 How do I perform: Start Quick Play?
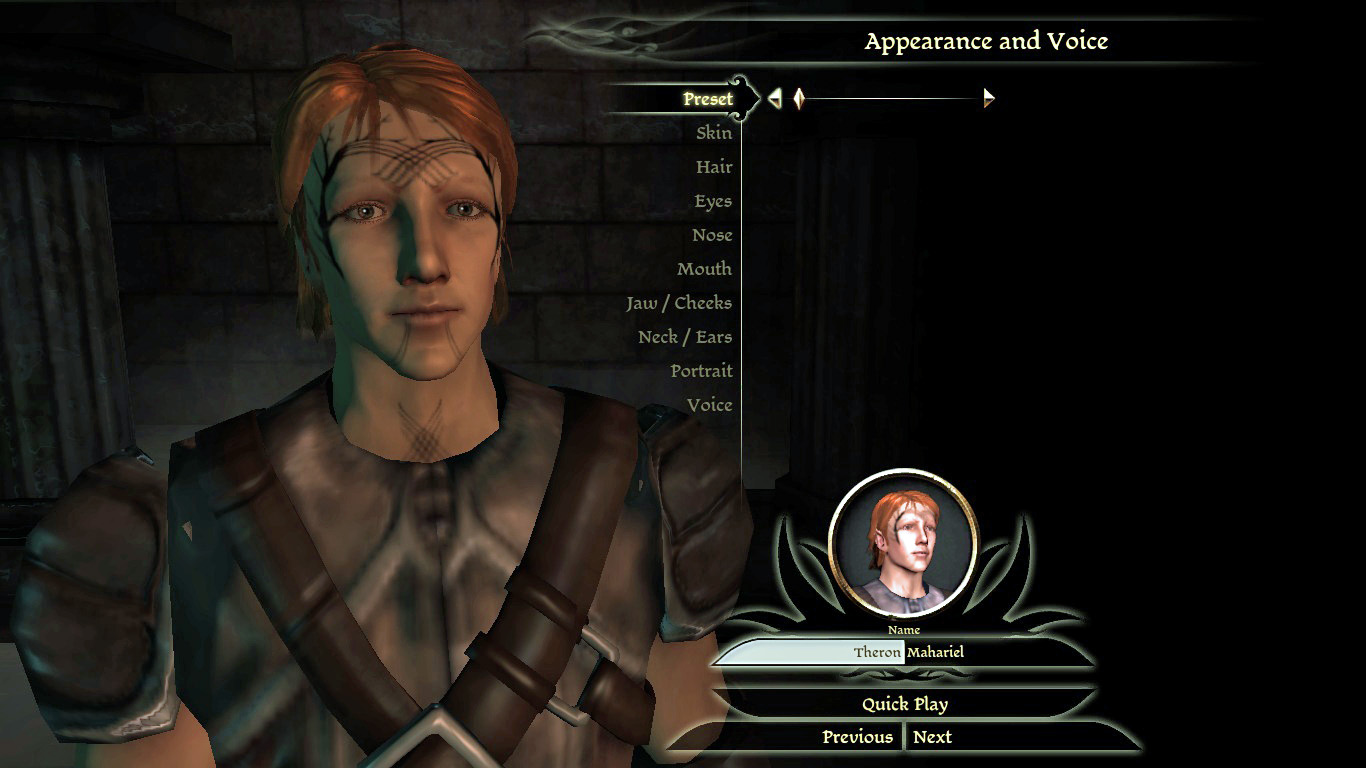click(904, 704)
